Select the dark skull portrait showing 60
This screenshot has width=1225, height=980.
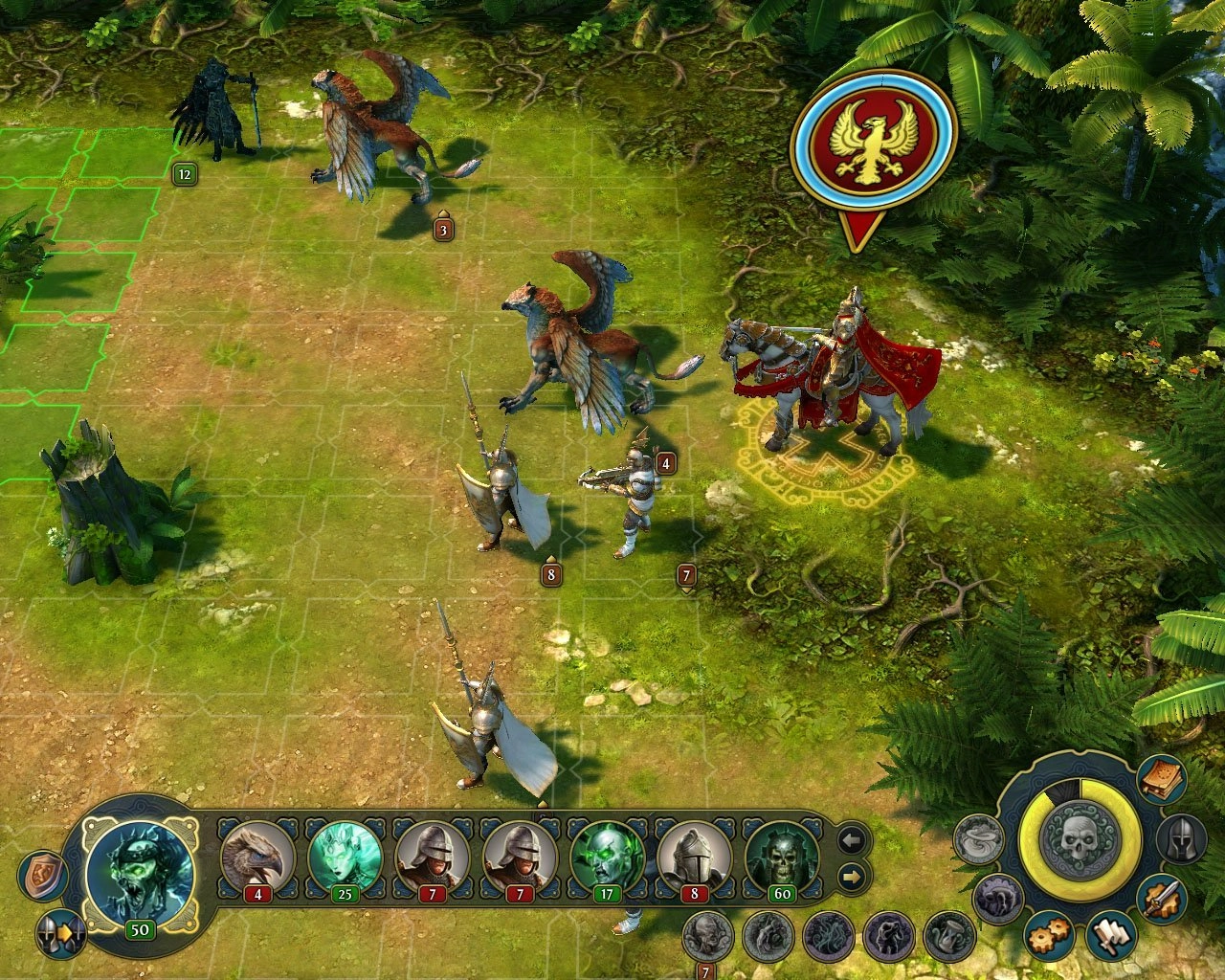point(782,858)
